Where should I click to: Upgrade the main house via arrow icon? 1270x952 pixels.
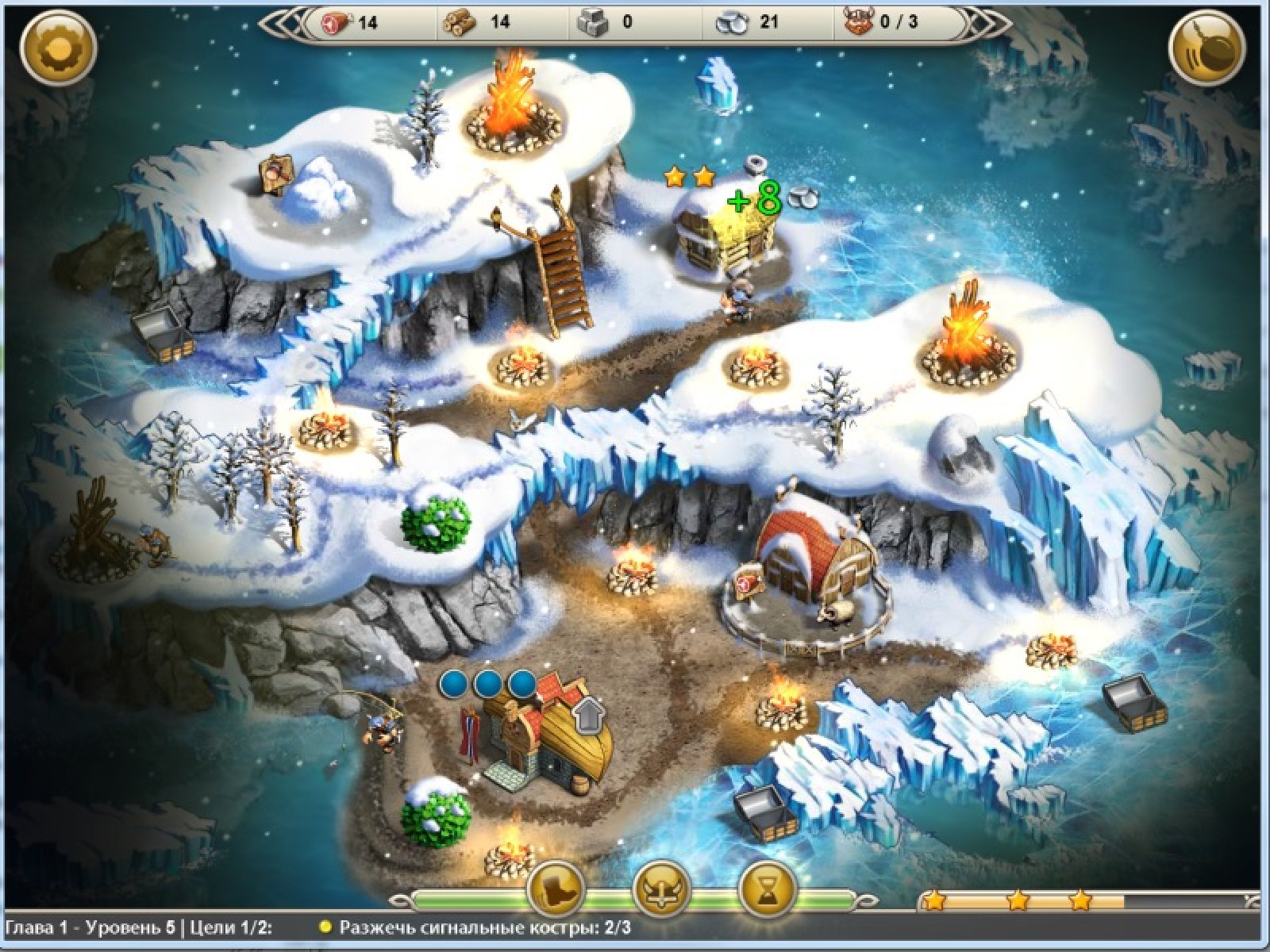(x=588, y=716)
